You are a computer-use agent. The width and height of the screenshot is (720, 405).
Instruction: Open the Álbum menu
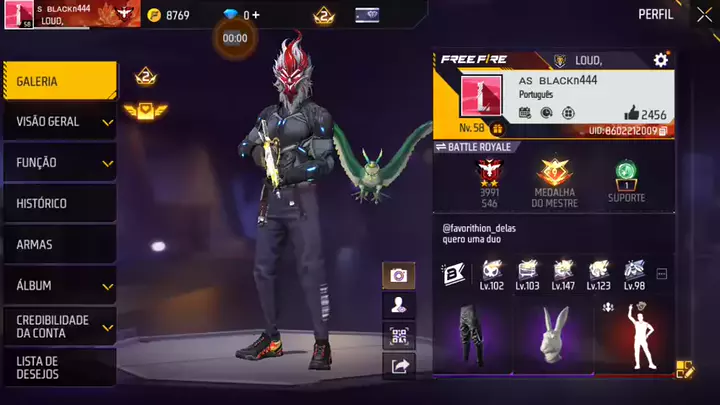point(58,285)
